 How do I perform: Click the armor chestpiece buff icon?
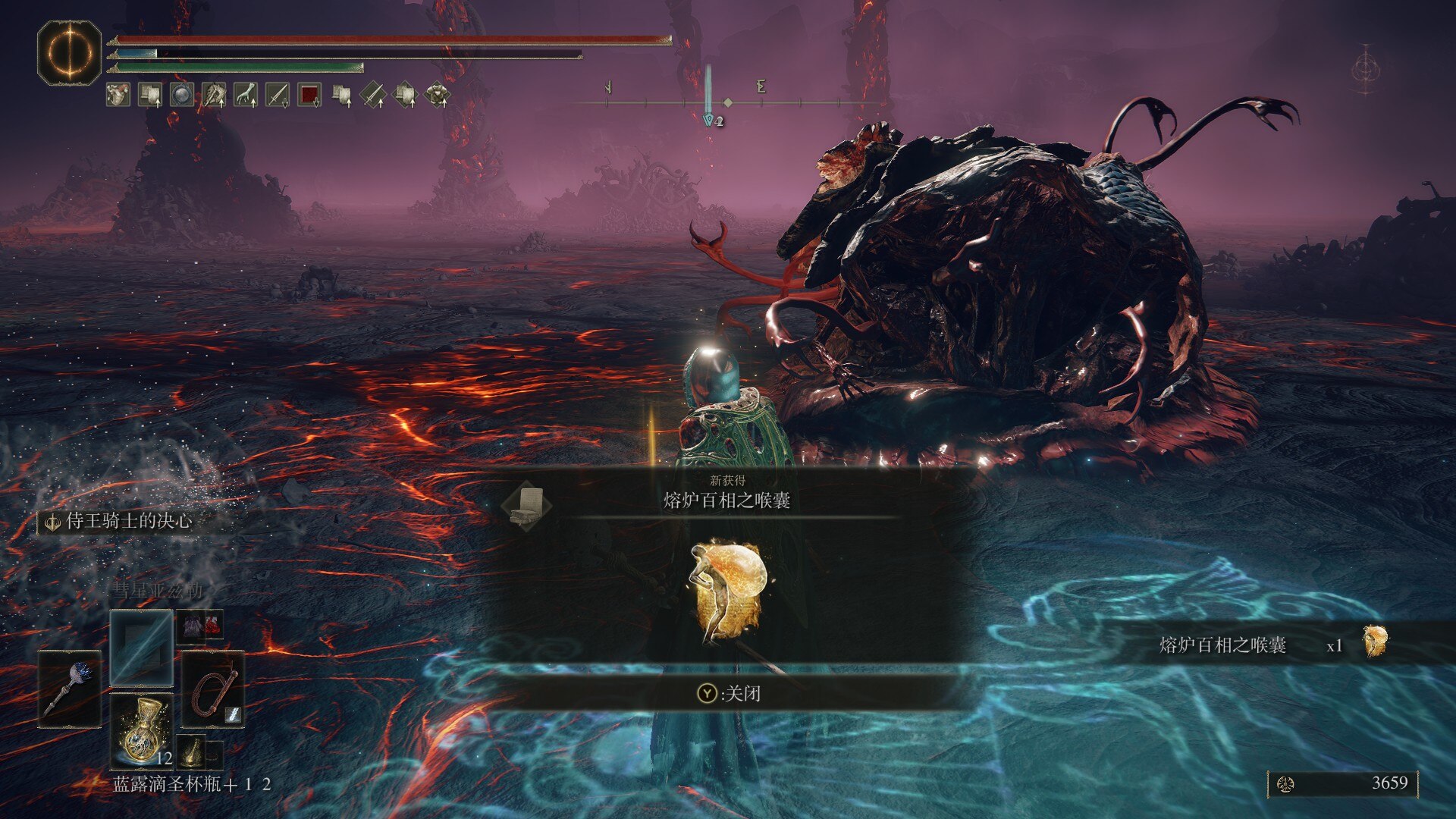pyautogui.click(x=438, y=95)
